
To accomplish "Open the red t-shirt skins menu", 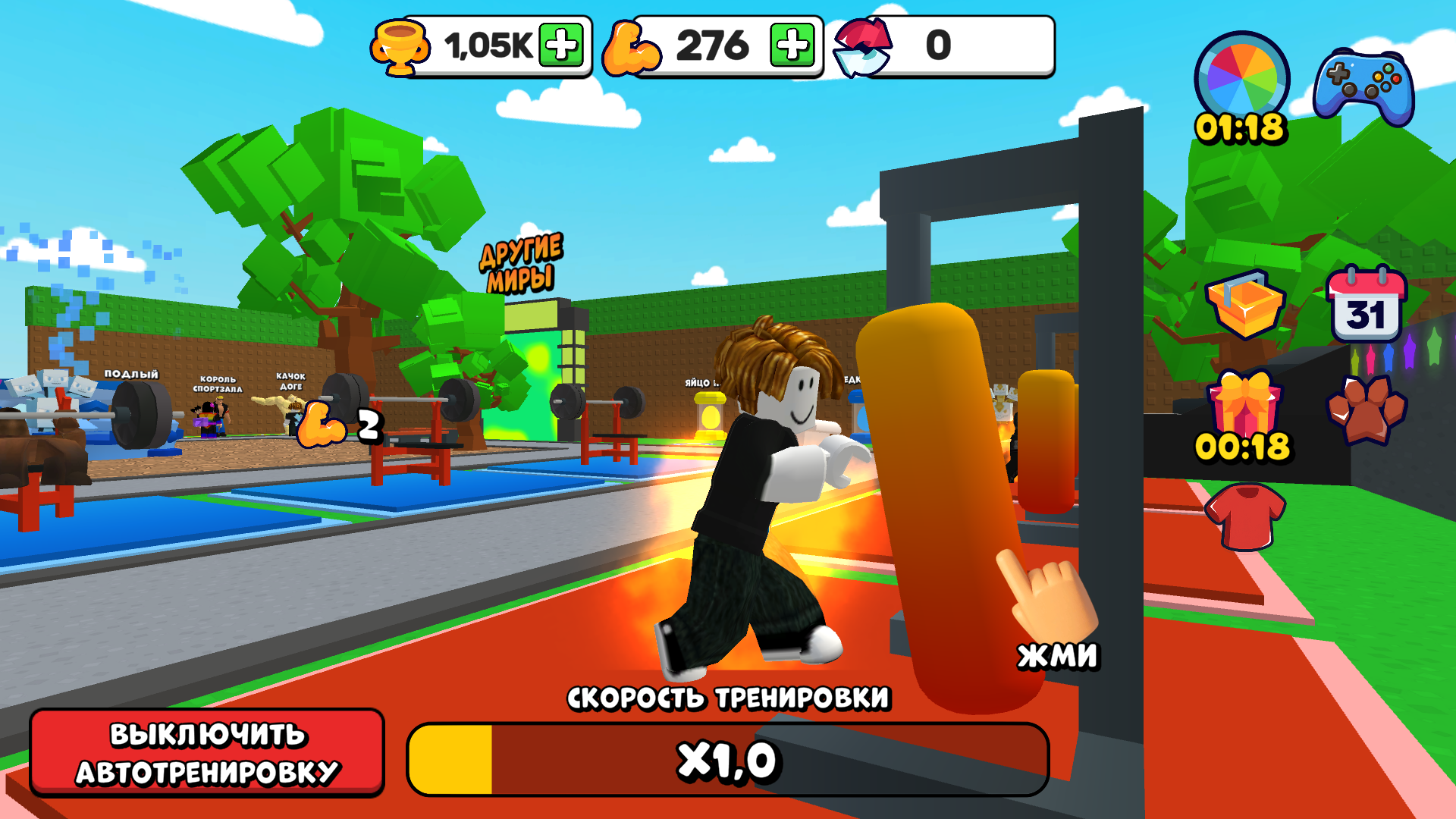I will (1244, 516).
